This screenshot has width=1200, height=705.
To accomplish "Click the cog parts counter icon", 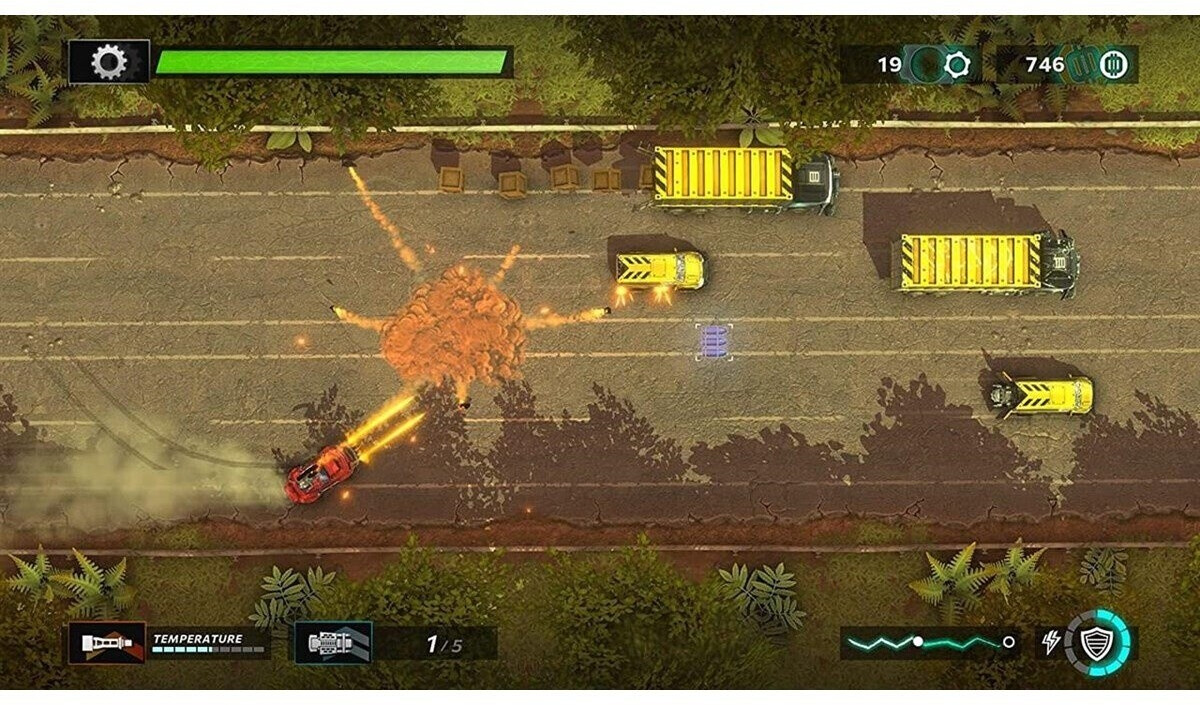I will (957, 65).
